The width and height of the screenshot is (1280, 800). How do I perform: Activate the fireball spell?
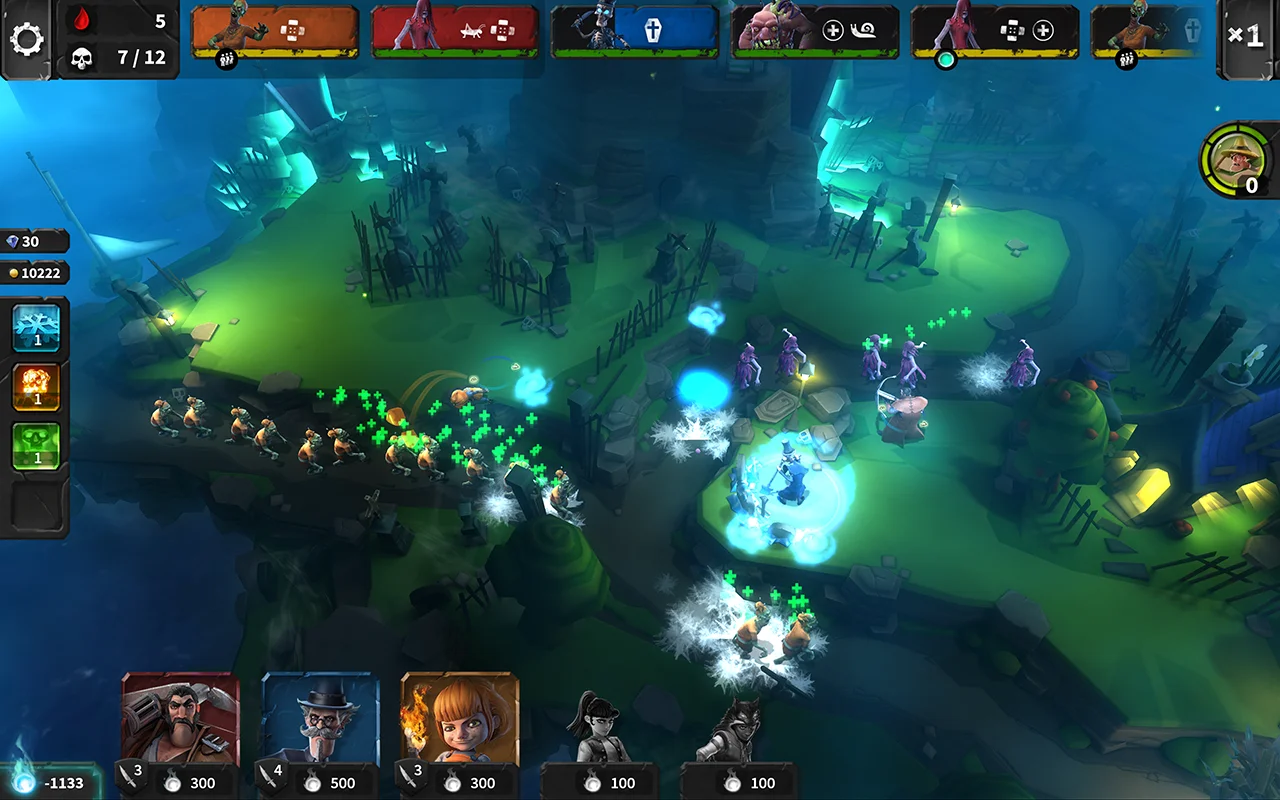tap(37, 387)
